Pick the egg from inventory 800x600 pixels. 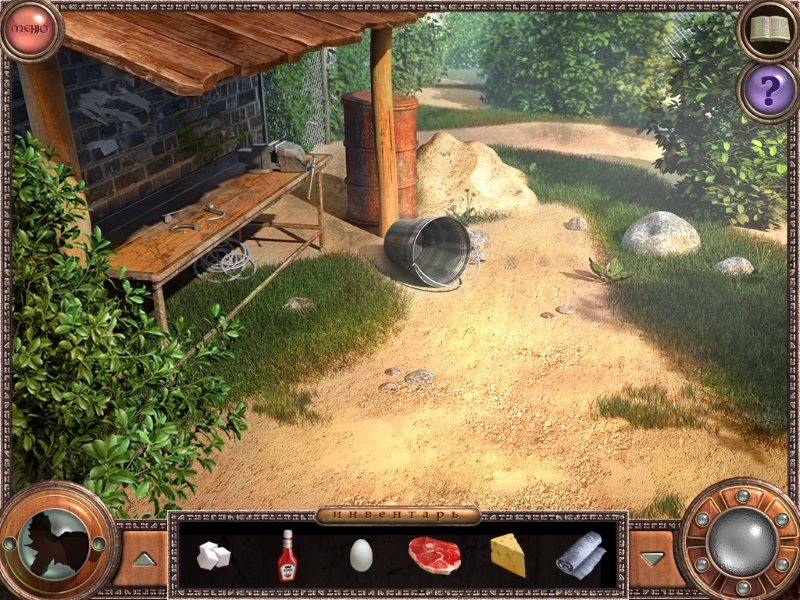click(361, 555)
